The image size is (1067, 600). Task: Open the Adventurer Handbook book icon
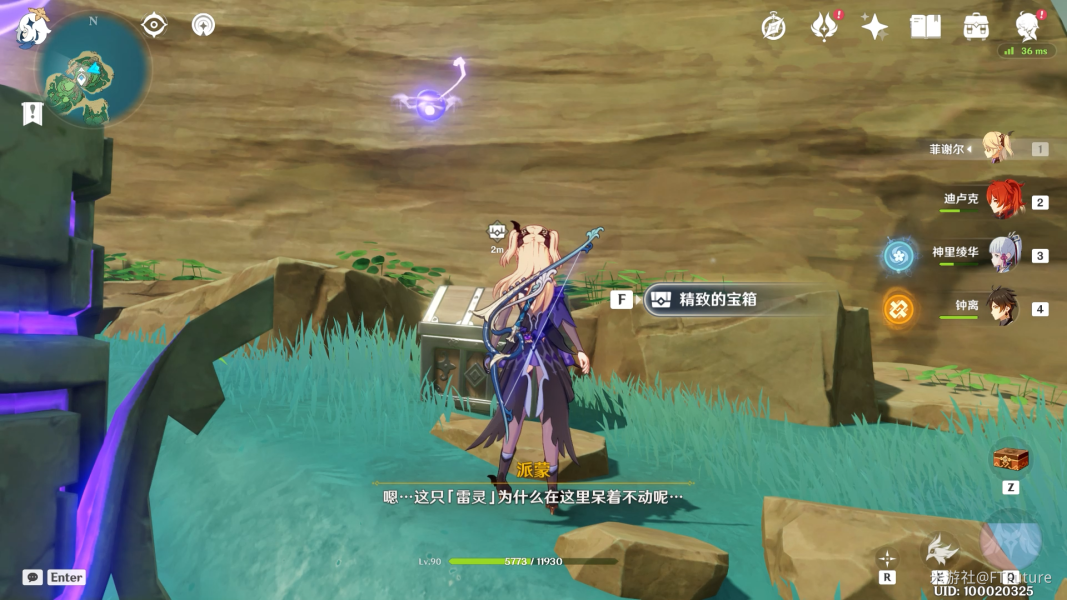click(925, 27)
